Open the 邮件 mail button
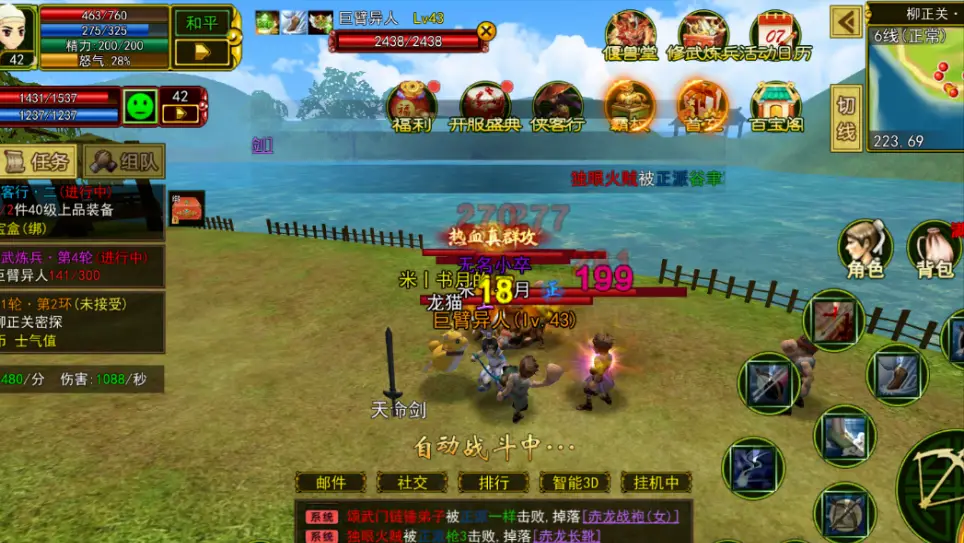964x543 pixels. click(x=331, y=482)
